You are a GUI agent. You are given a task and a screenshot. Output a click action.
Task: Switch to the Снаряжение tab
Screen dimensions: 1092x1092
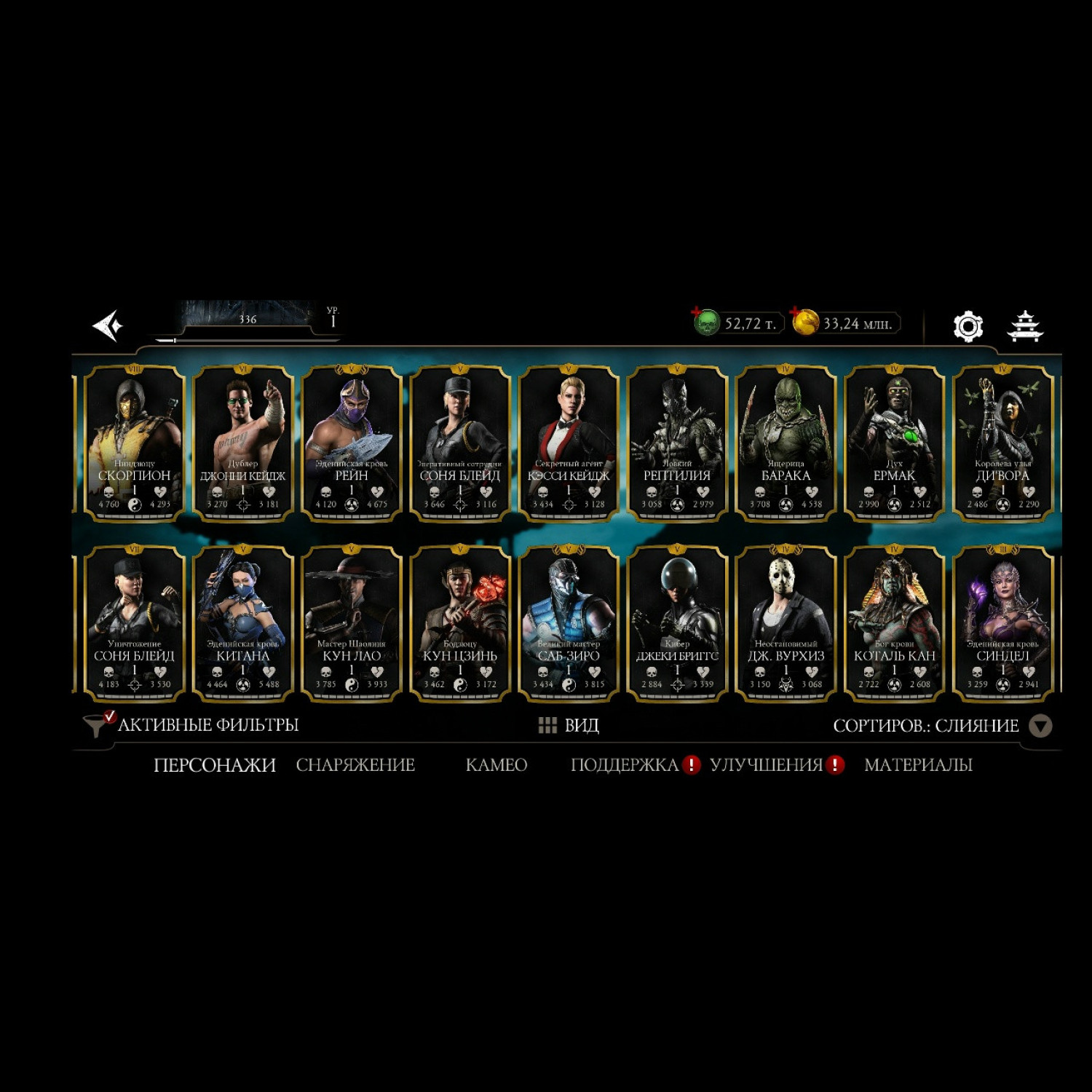[355, 765]
